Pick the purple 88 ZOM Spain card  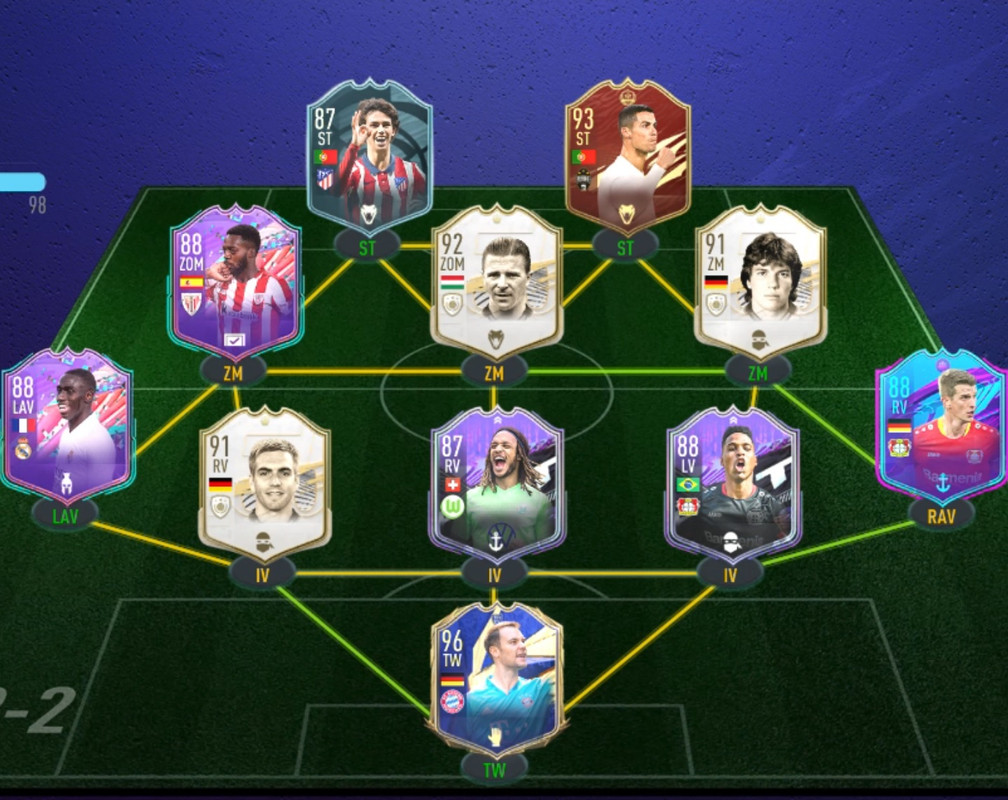236,280
